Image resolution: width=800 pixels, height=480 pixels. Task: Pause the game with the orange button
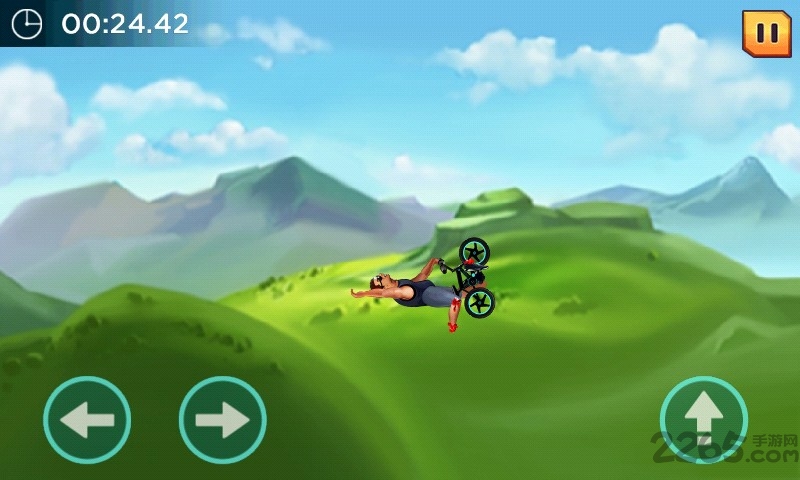click(766, 33)
